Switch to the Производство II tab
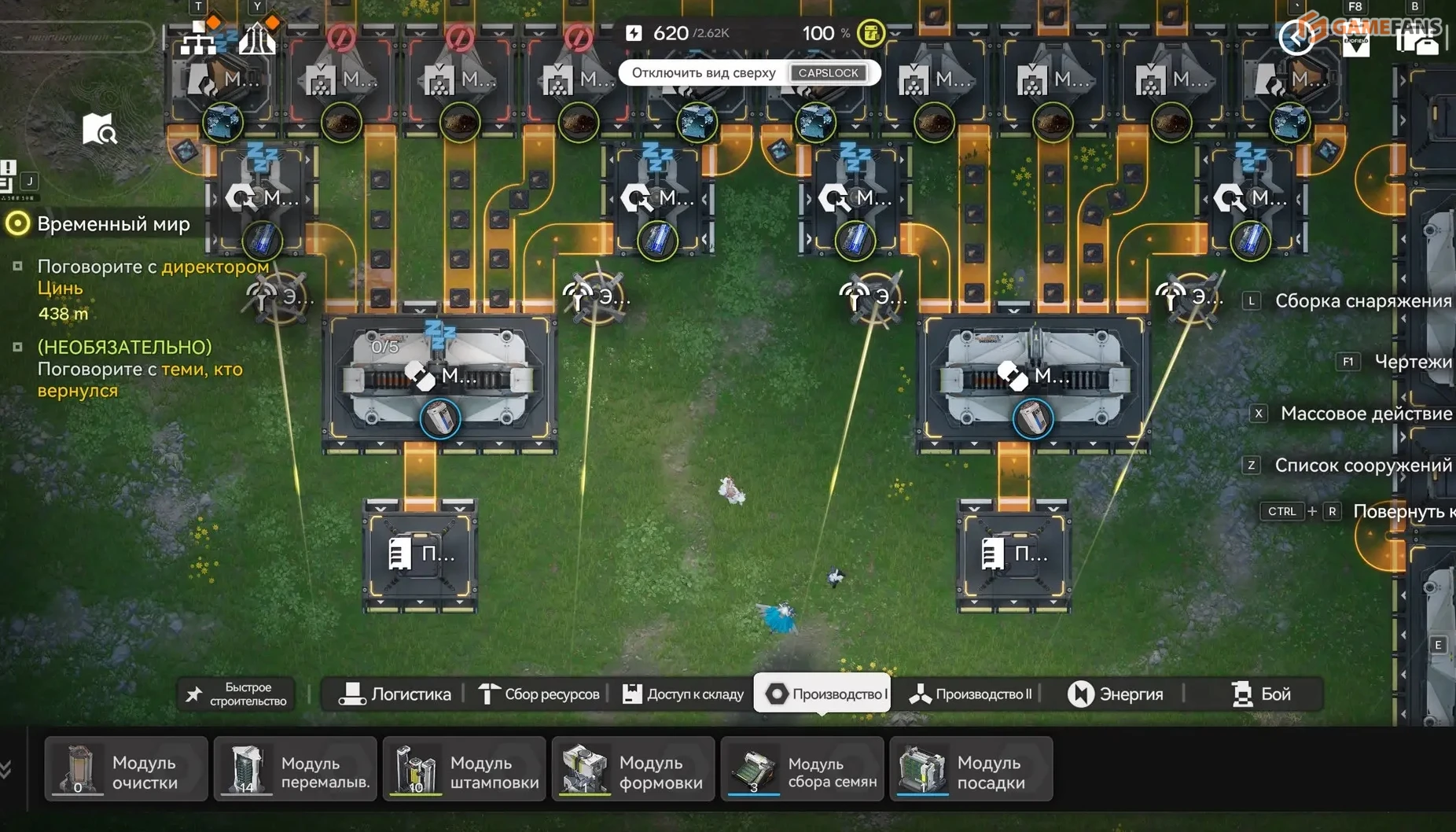Image resolution: width=1456 pixels, height=832 pixels. [970, 694]
